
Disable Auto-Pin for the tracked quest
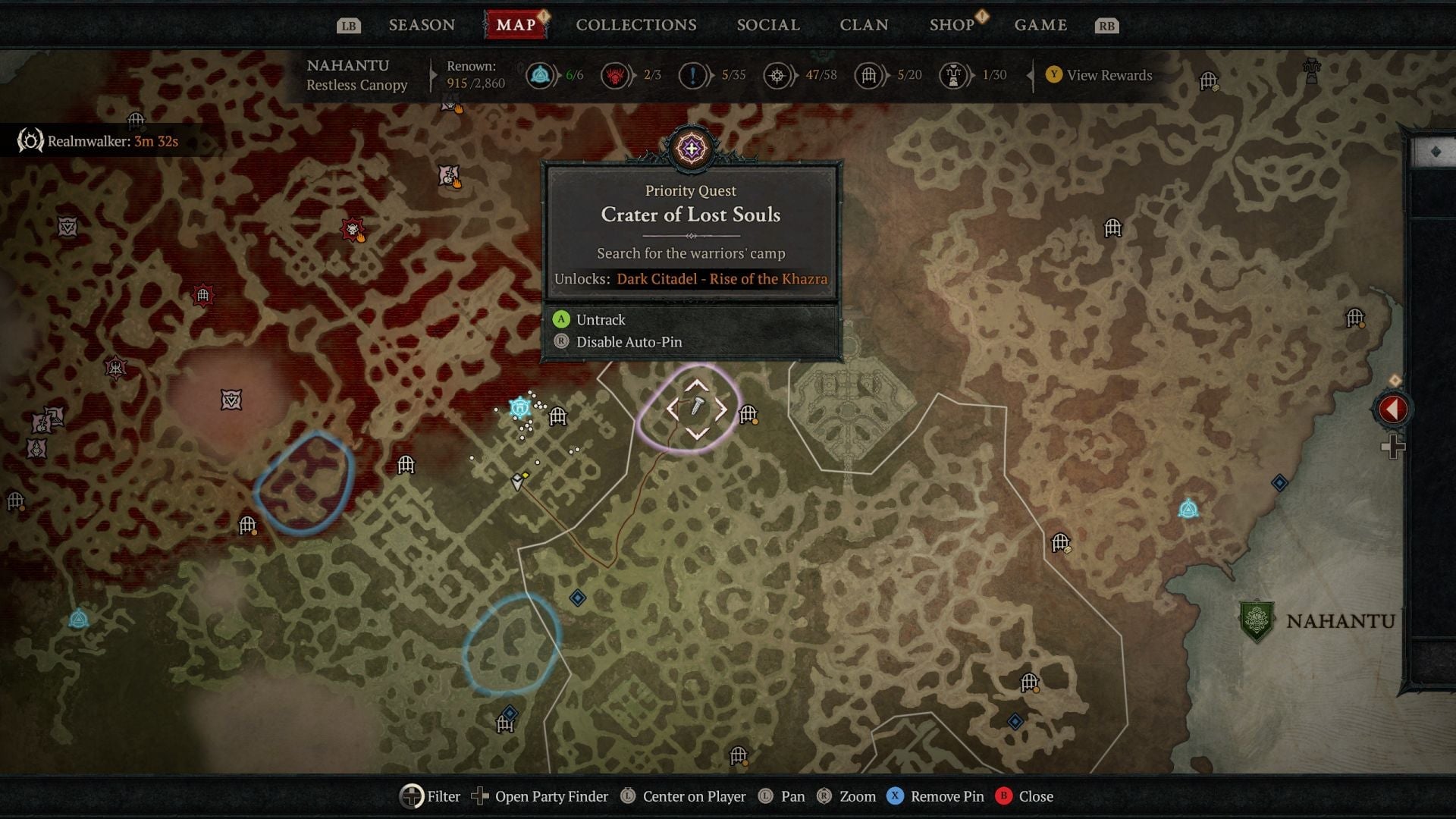[628, 342]
